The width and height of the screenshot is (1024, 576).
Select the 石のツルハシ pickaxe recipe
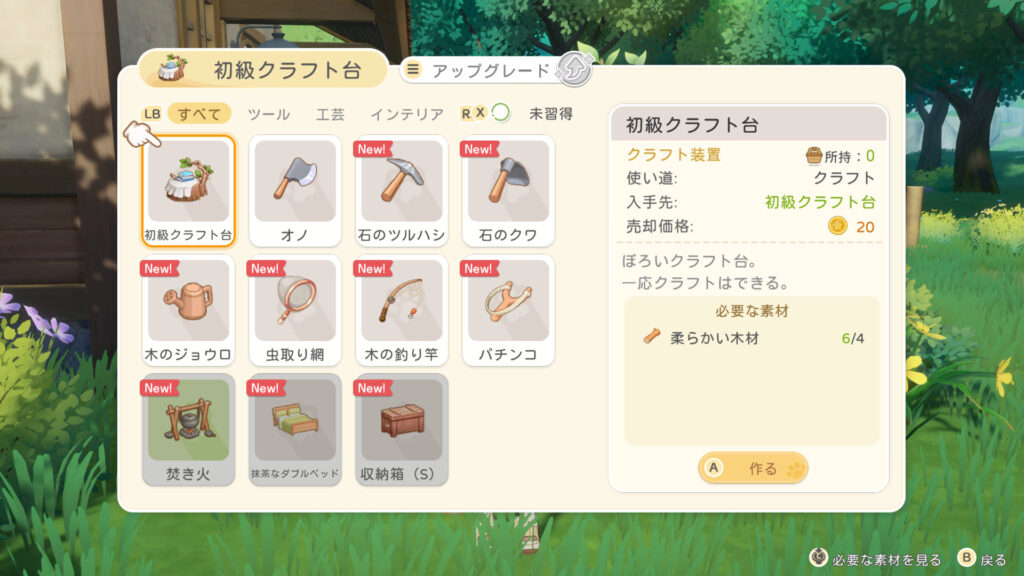pyautogui.click(x=402, y=191)
